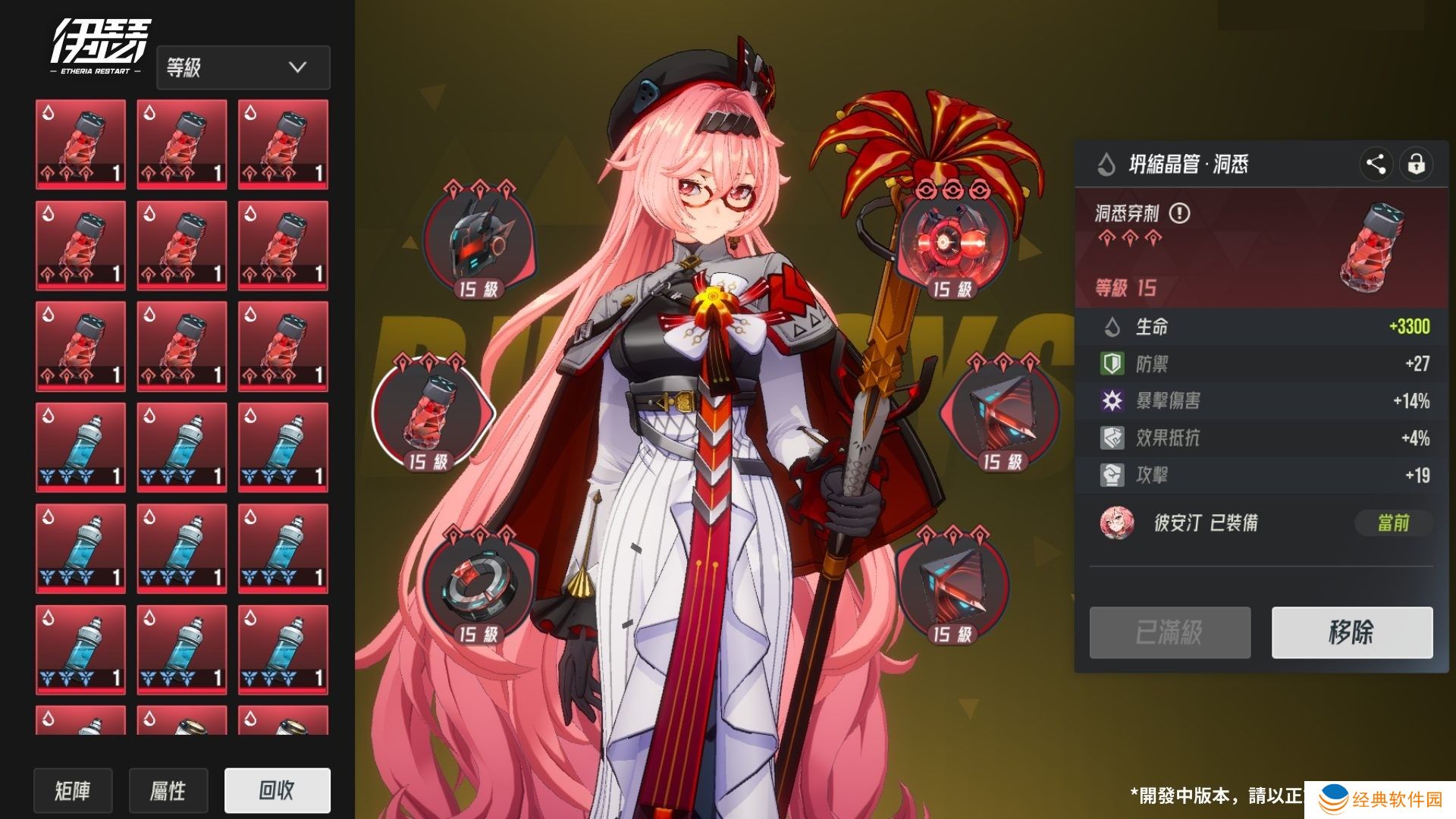Show 洞悉穿刺 set info tooltip
Image resolution: width=1456 pixels, height=819 pixels.
click(x=1179, y=213)
